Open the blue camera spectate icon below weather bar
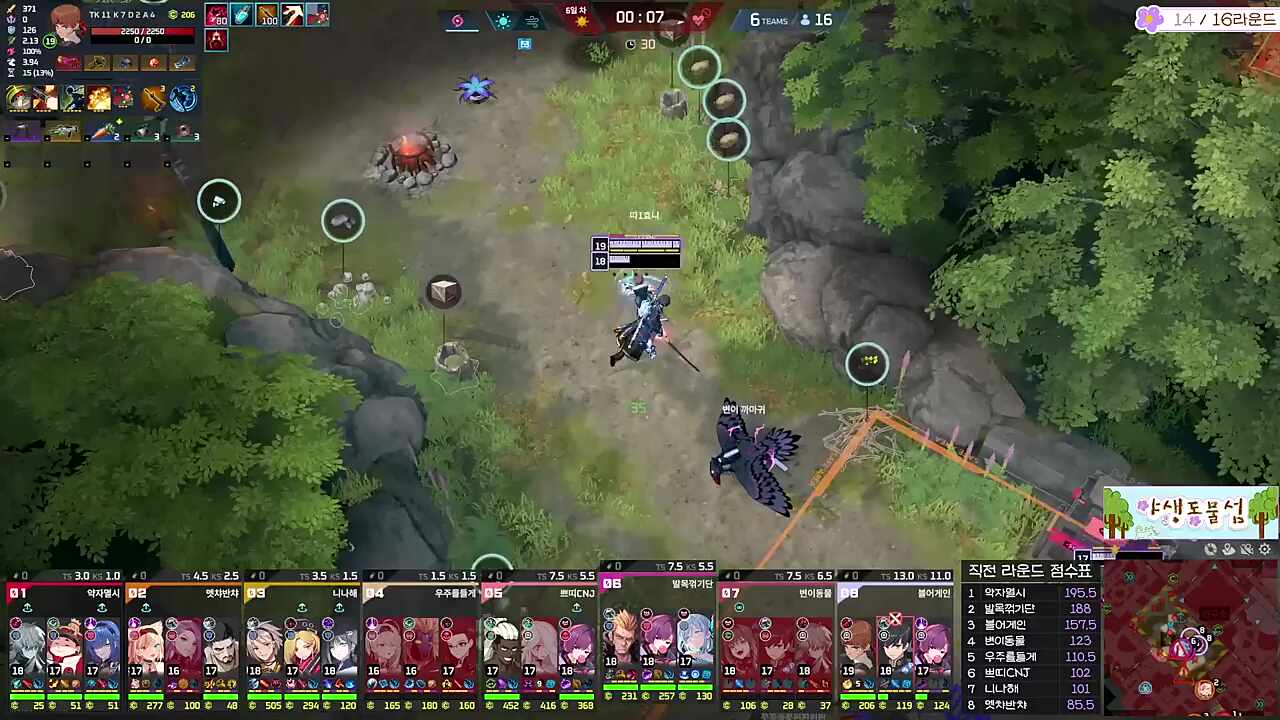Image resolution: width=1280 pixels, height=720 pixels. [x=524, y=44]
